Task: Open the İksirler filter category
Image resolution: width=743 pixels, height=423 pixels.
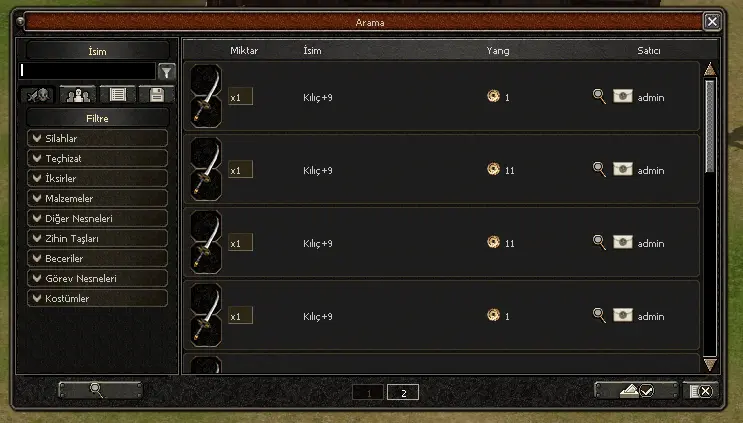Action: pyautogui.click(x=97, y=178)
